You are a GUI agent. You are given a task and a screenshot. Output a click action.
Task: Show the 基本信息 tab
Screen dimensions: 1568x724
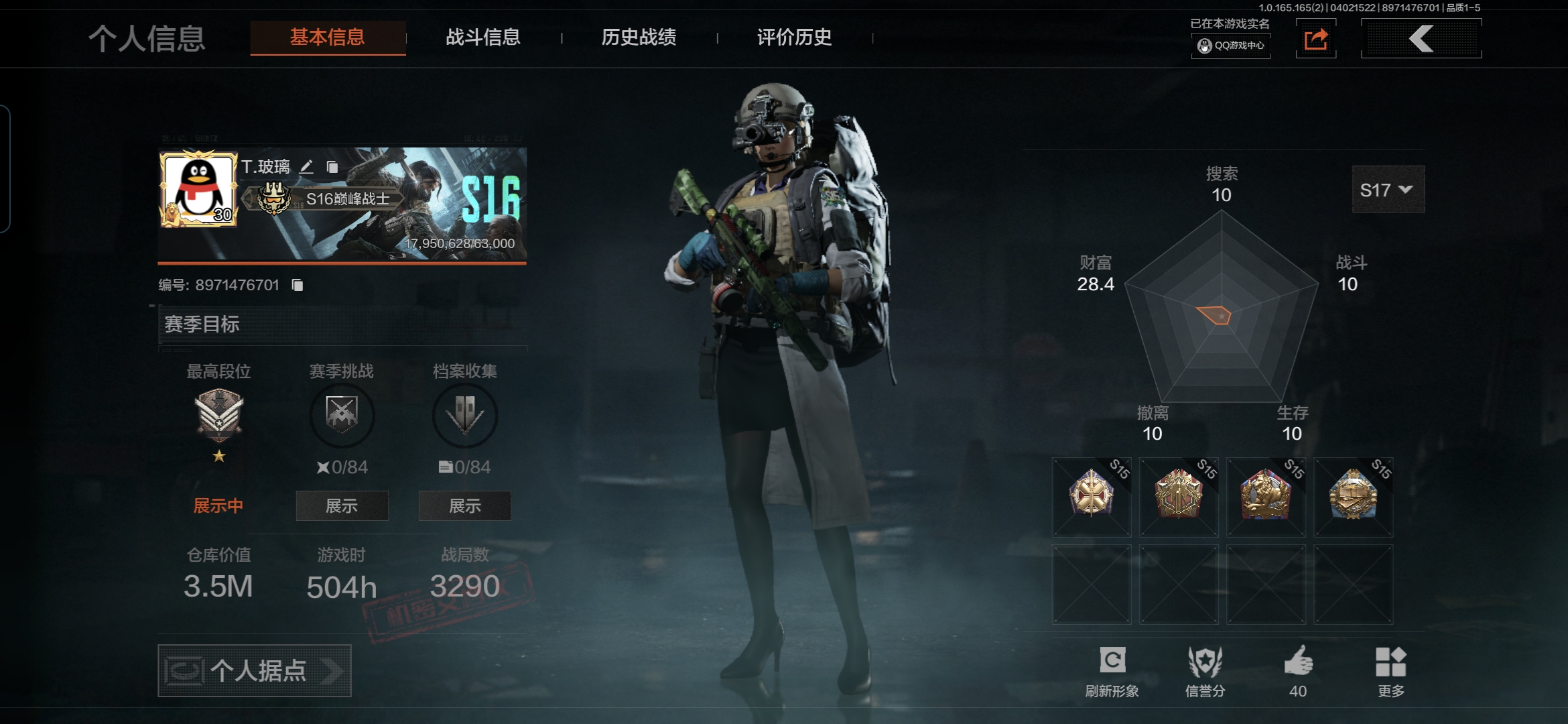click(x=328, y=38)
